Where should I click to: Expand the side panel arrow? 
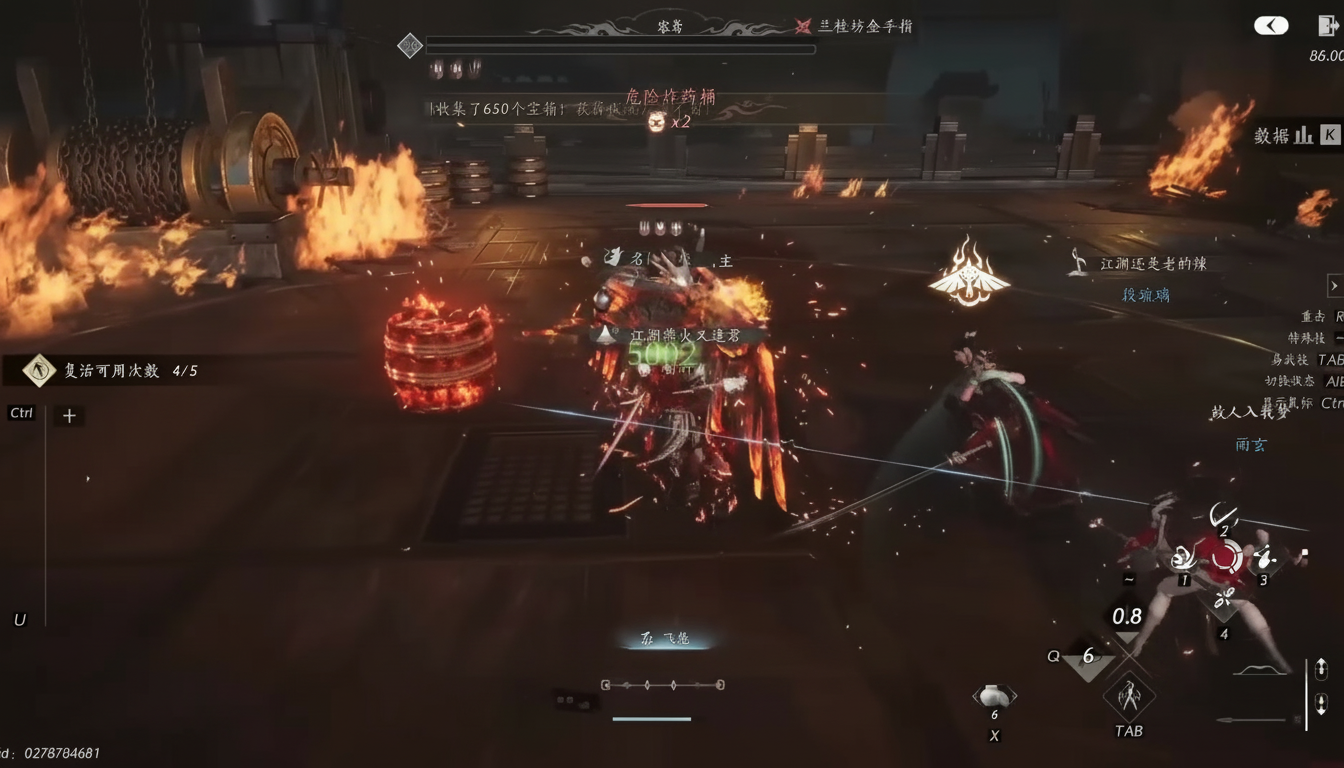pos(1334,286)
